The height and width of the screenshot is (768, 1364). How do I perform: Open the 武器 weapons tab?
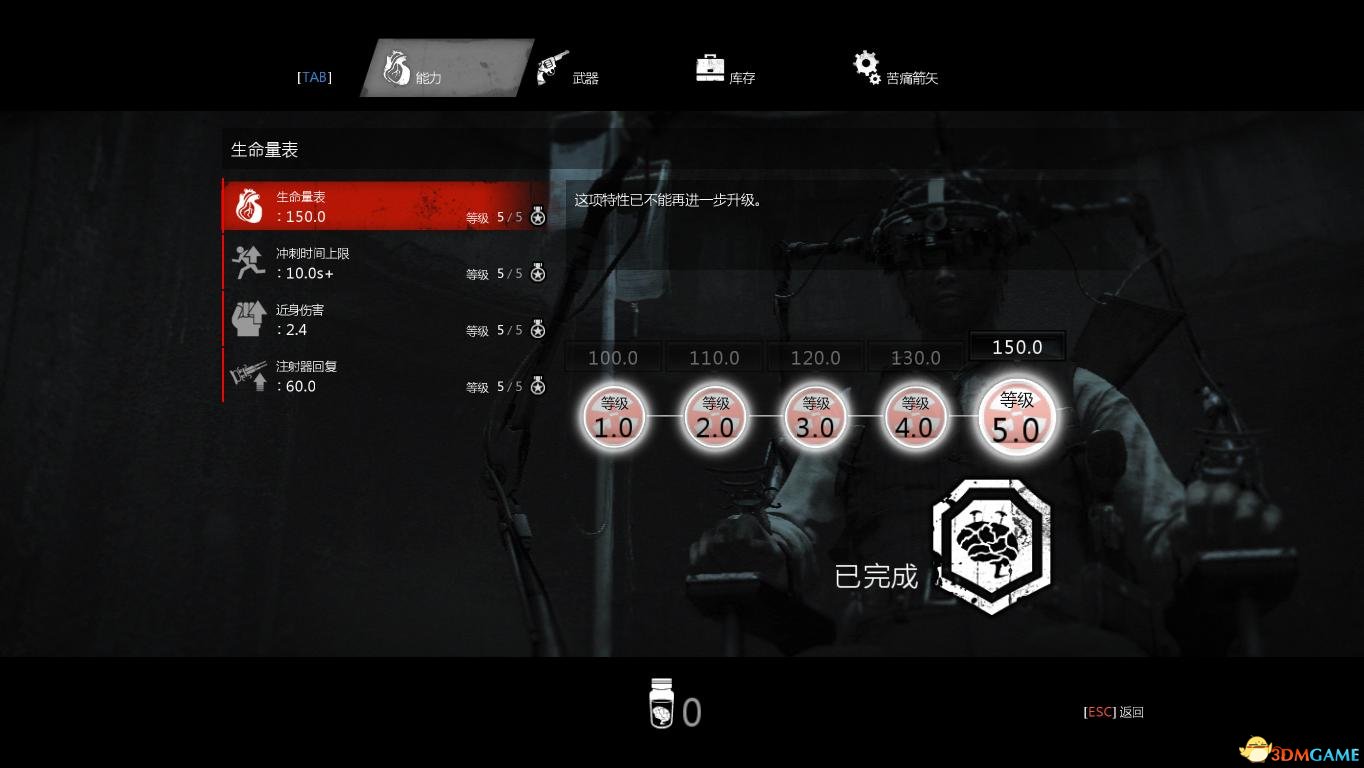(568, 70)
